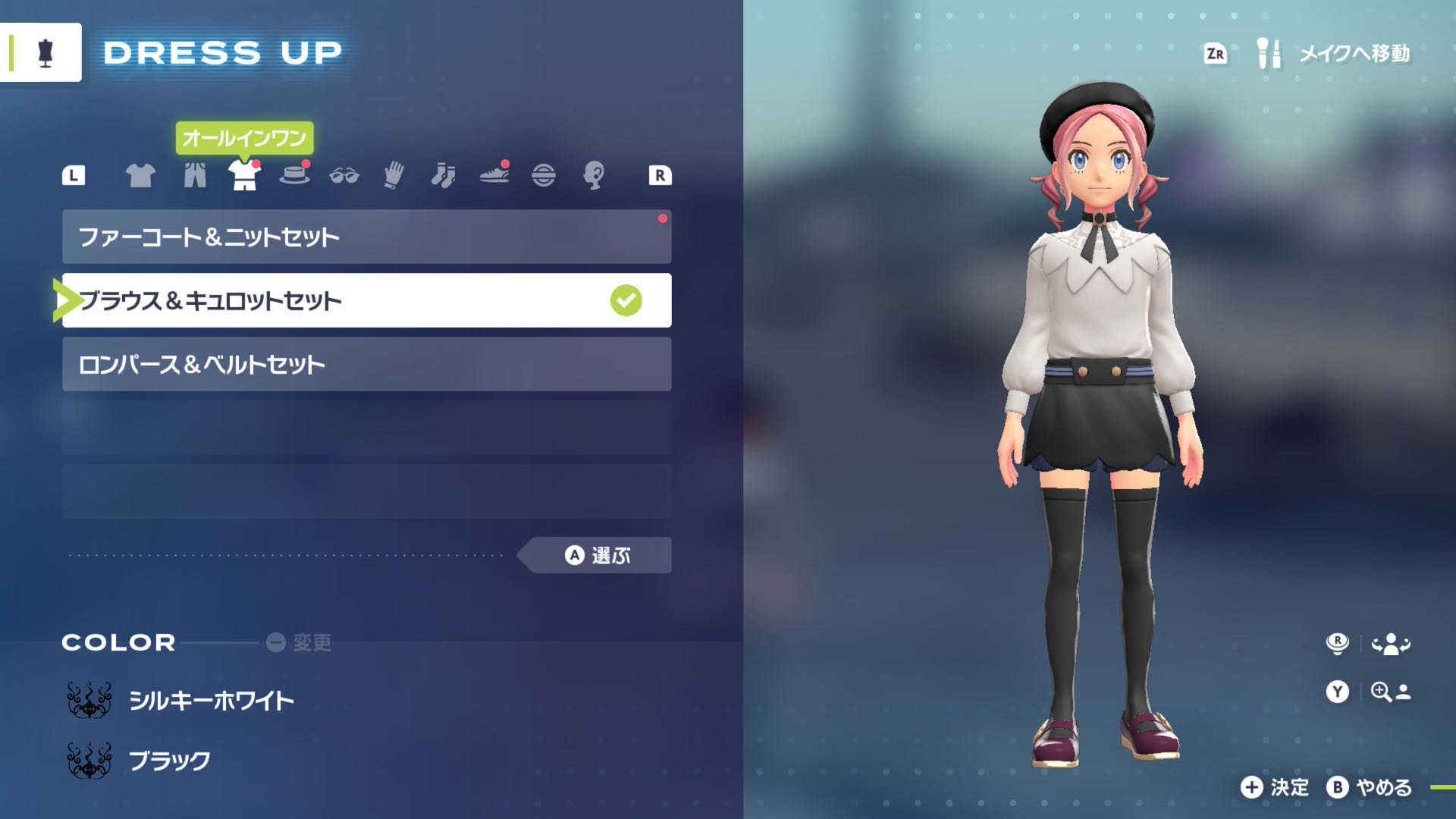This screenshot has height=819, width=1456.
Task: Click the mannequin dress-up icon
Action: point(45,52)
